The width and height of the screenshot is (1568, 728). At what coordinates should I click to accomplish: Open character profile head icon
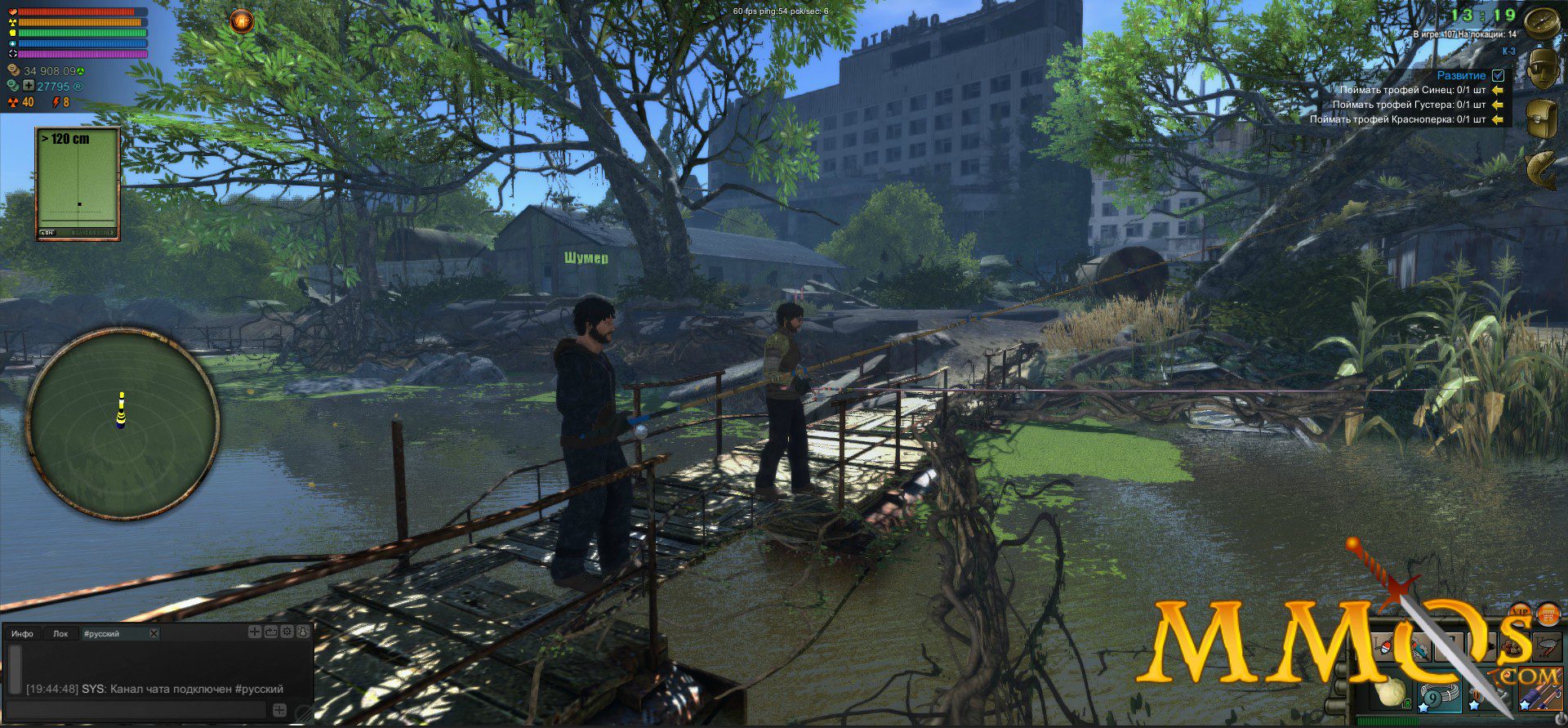click(1542, 68)
